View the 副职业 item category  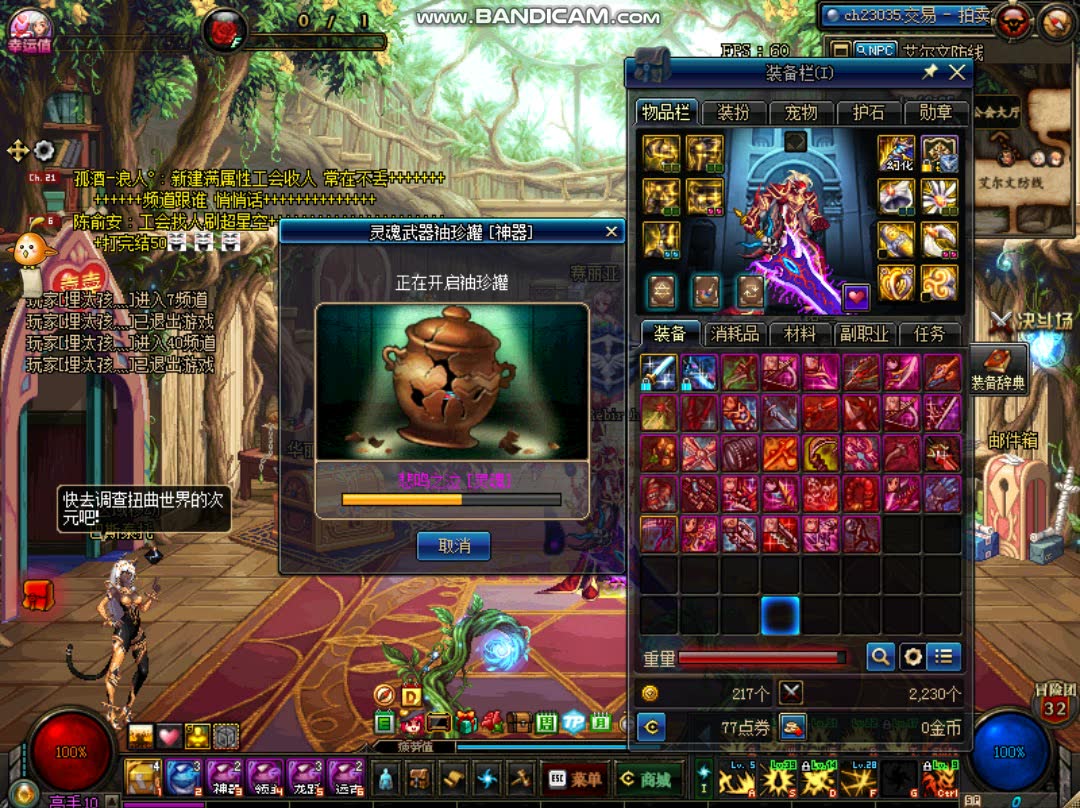pyautogui.click(x=864, y=334)
